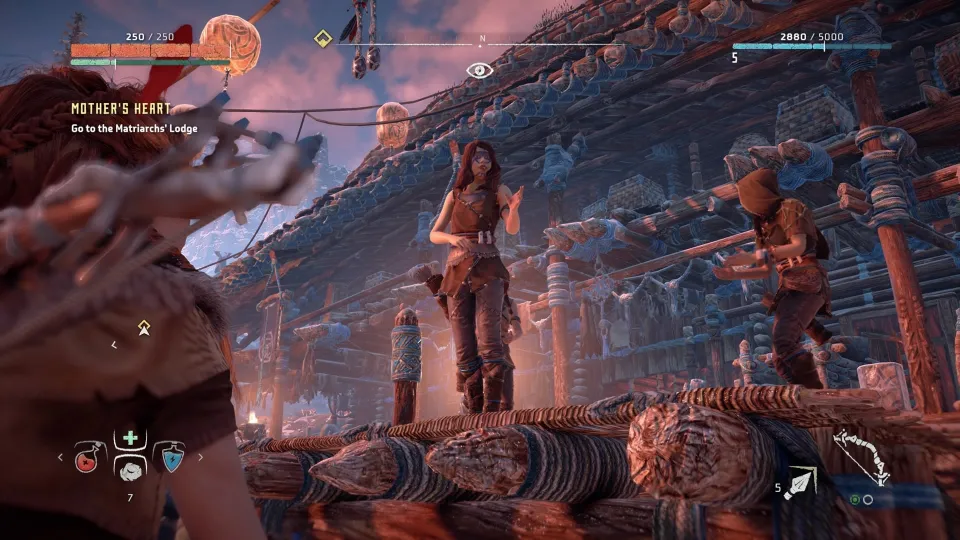The height and width of the screenshot is (540, 960).
Task: Select the yellow quest waypoint marker
Action: [x=144, y=326]
